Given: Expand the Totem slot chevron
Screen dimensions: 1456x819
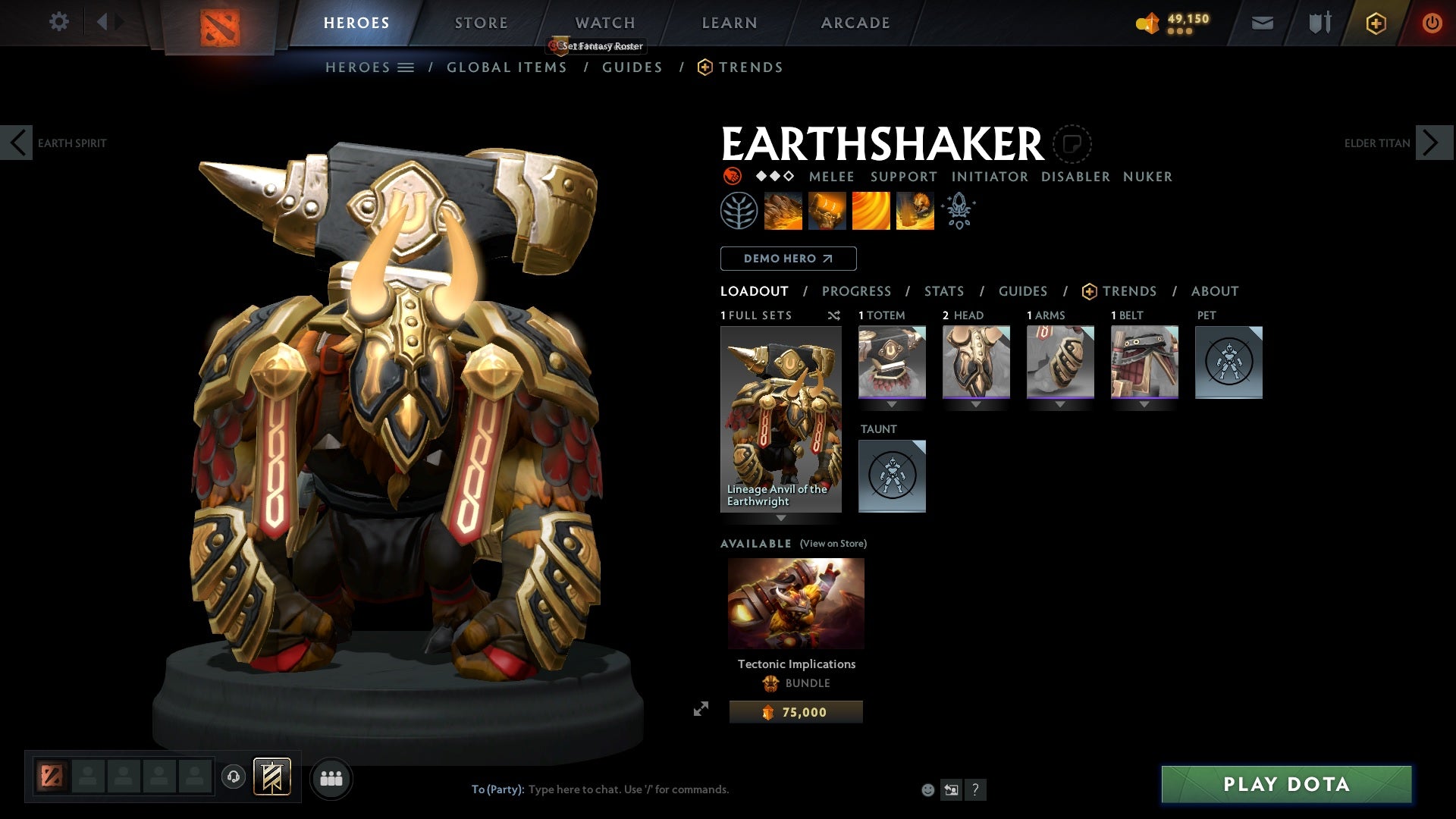Looking at the screenshot, I should tap(891, 404).
